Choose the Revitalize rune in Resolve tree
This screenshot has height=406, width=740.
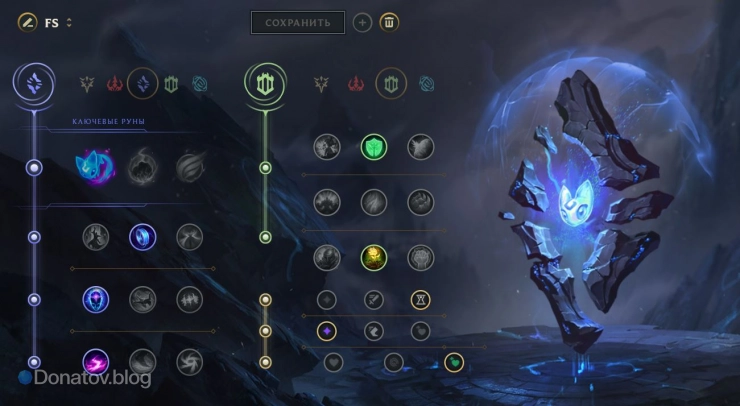[373, 257]
